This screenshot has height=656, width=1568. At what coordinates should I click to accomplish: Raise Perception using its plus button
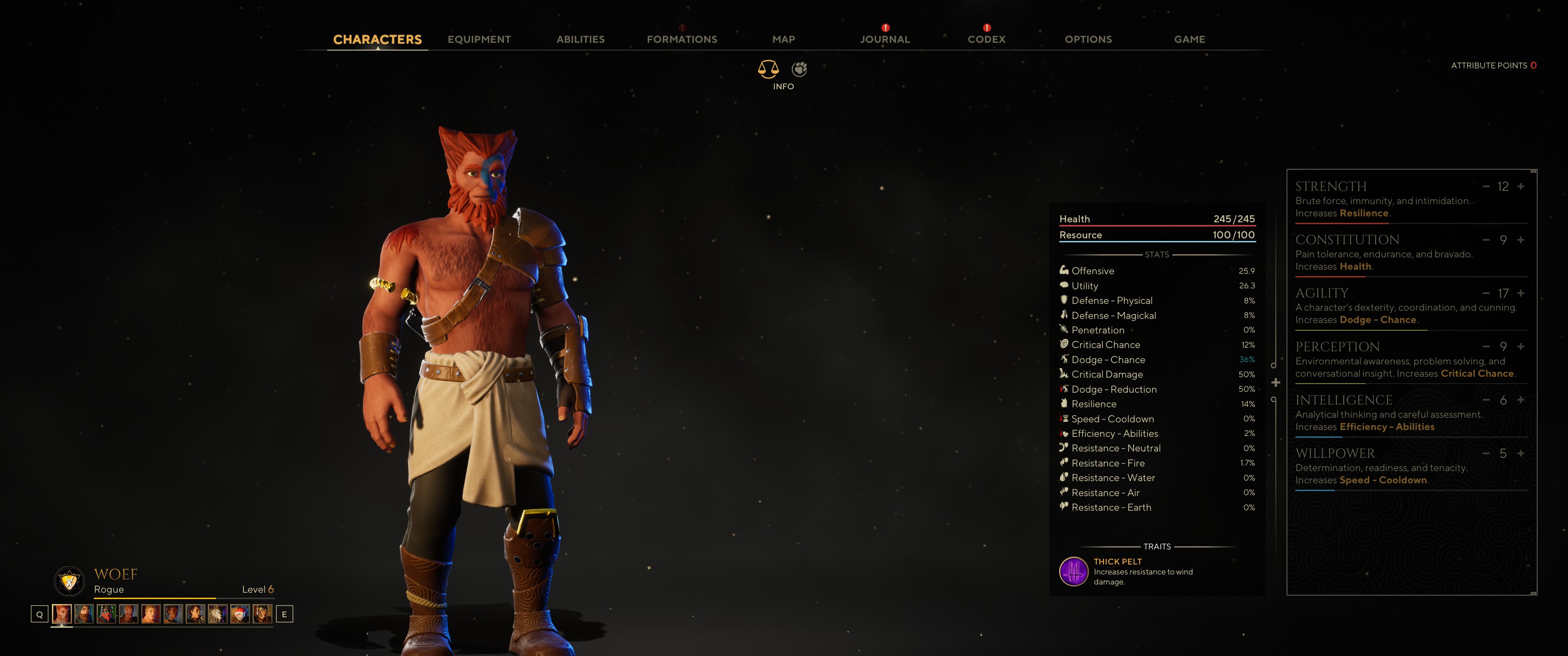[1521, 347]
